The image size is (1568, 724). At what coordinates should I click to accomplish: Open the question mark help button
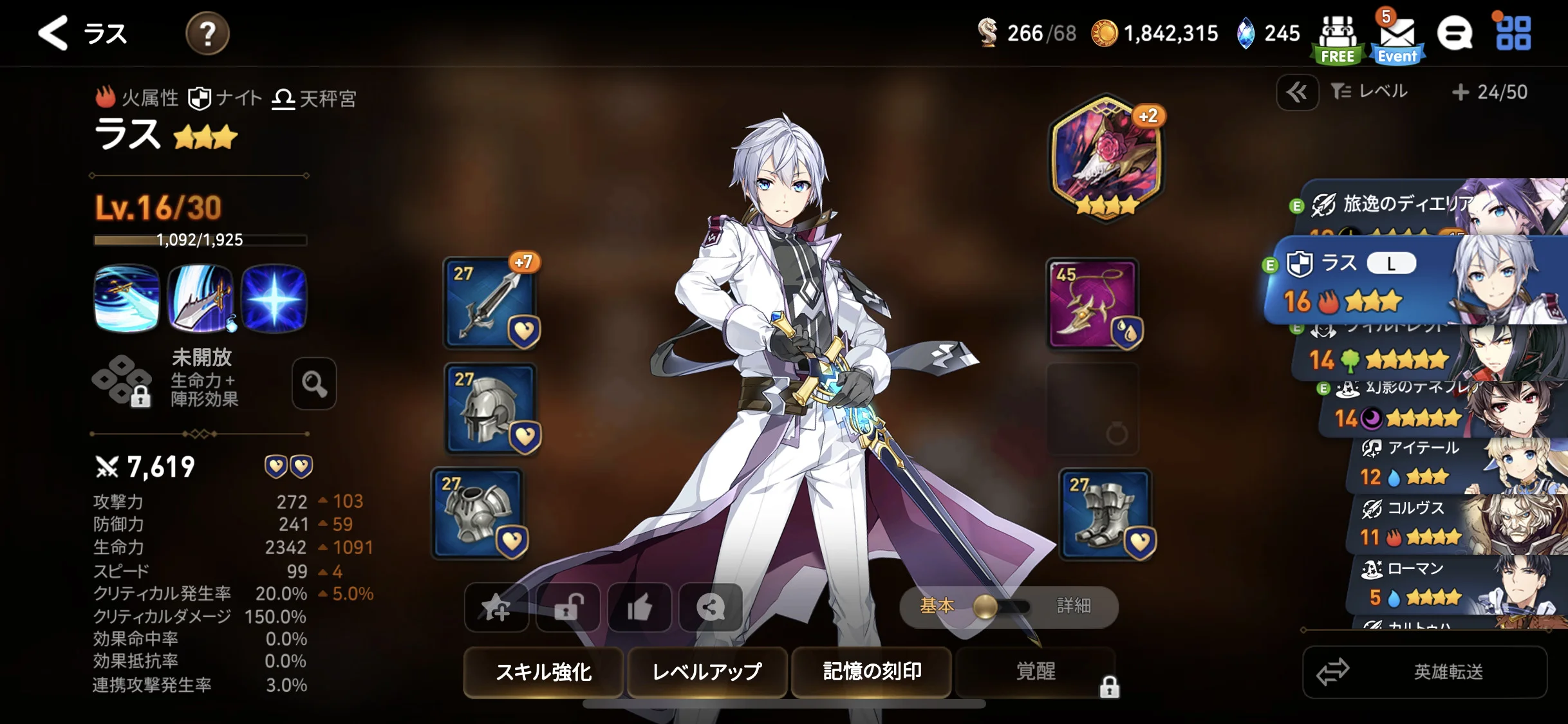point(207,33)
